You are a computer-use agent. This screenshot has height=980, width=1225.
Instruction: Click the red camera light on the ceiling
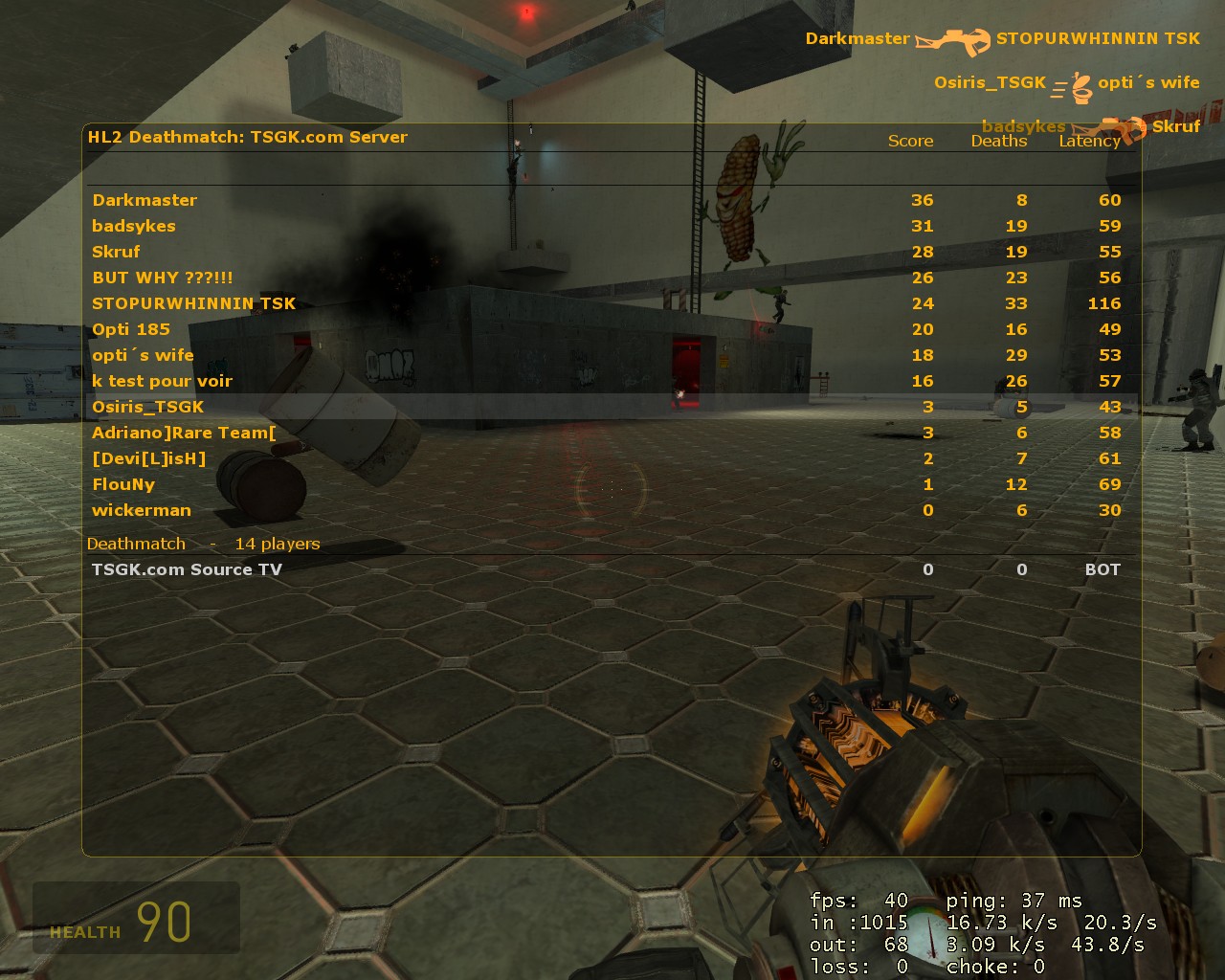tap(526, 10)
